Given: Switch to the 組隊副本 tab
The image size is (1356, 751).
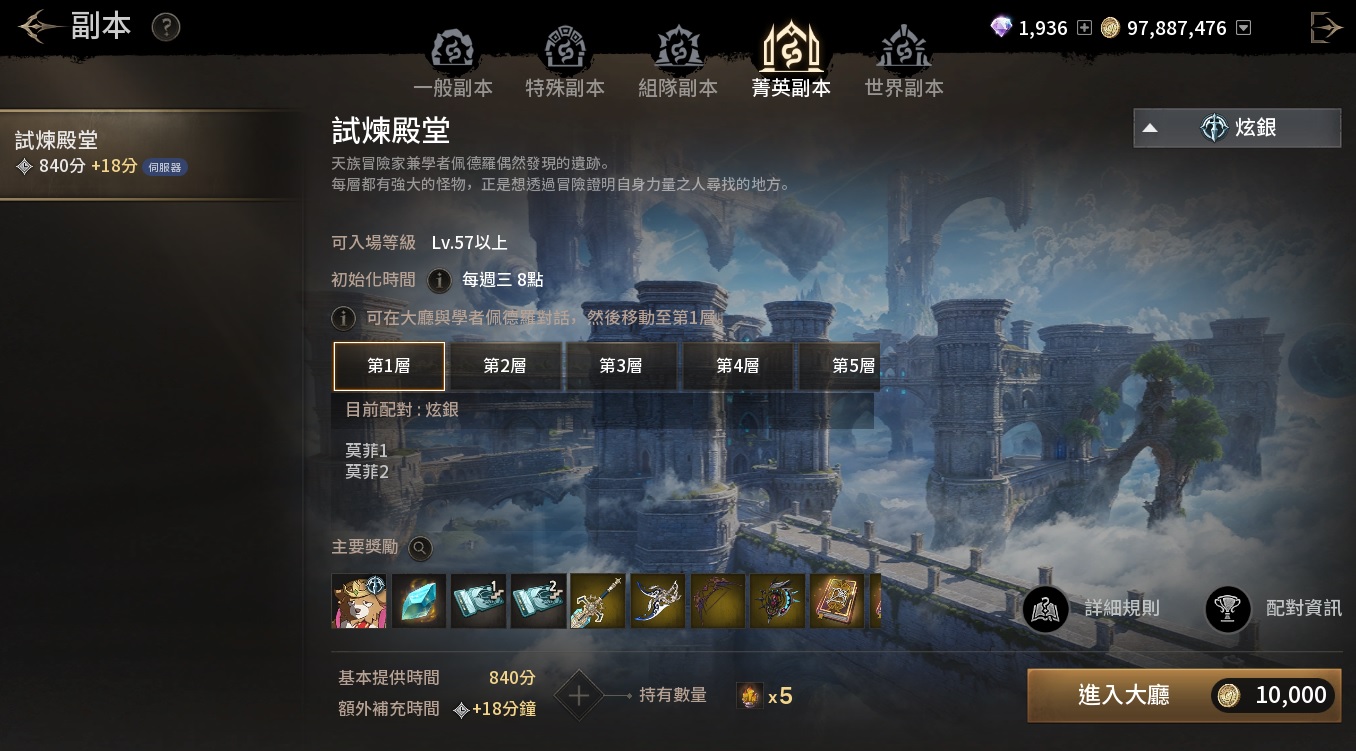Looking at the screenshot, I should (678, 63).
